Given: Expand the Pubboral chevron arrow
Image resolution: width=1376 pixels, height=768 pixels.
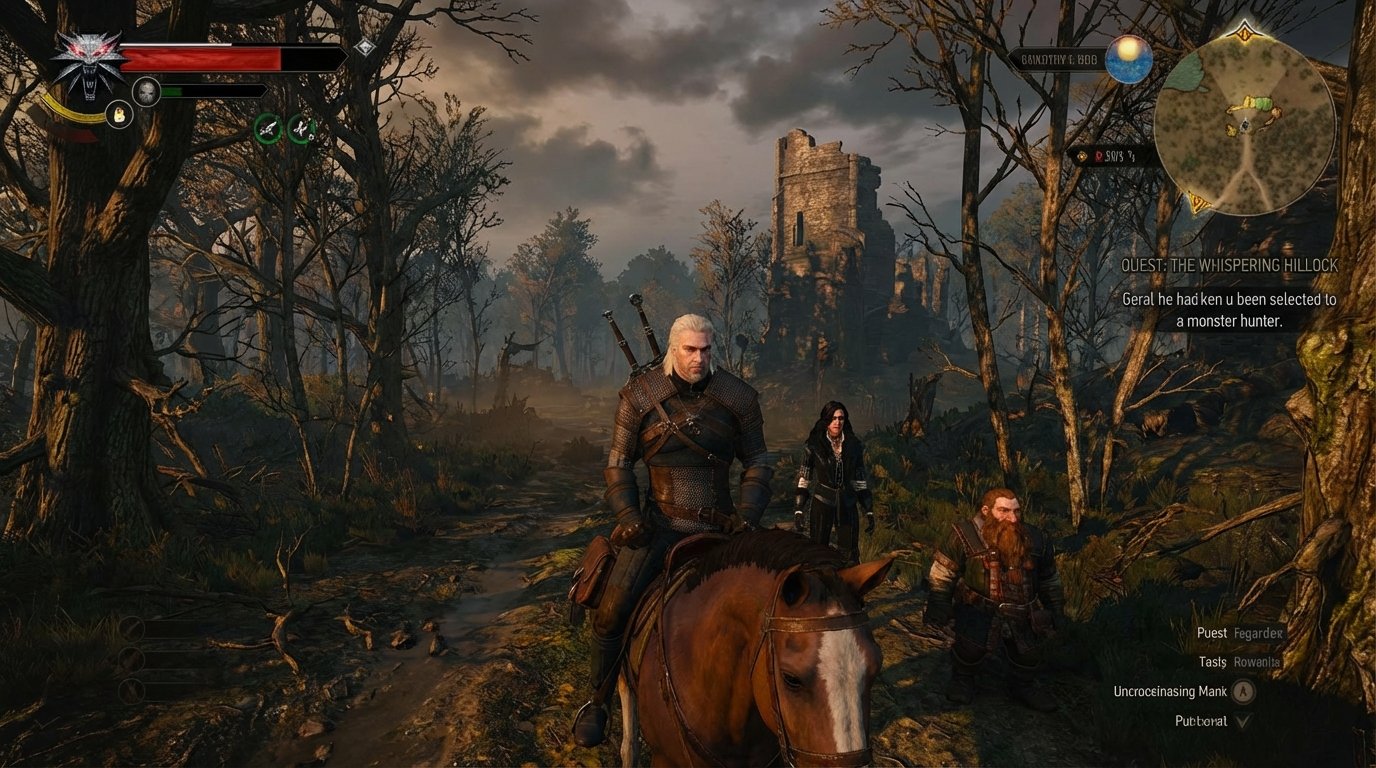Looking at the screenshot, I should coord(1244,720).
